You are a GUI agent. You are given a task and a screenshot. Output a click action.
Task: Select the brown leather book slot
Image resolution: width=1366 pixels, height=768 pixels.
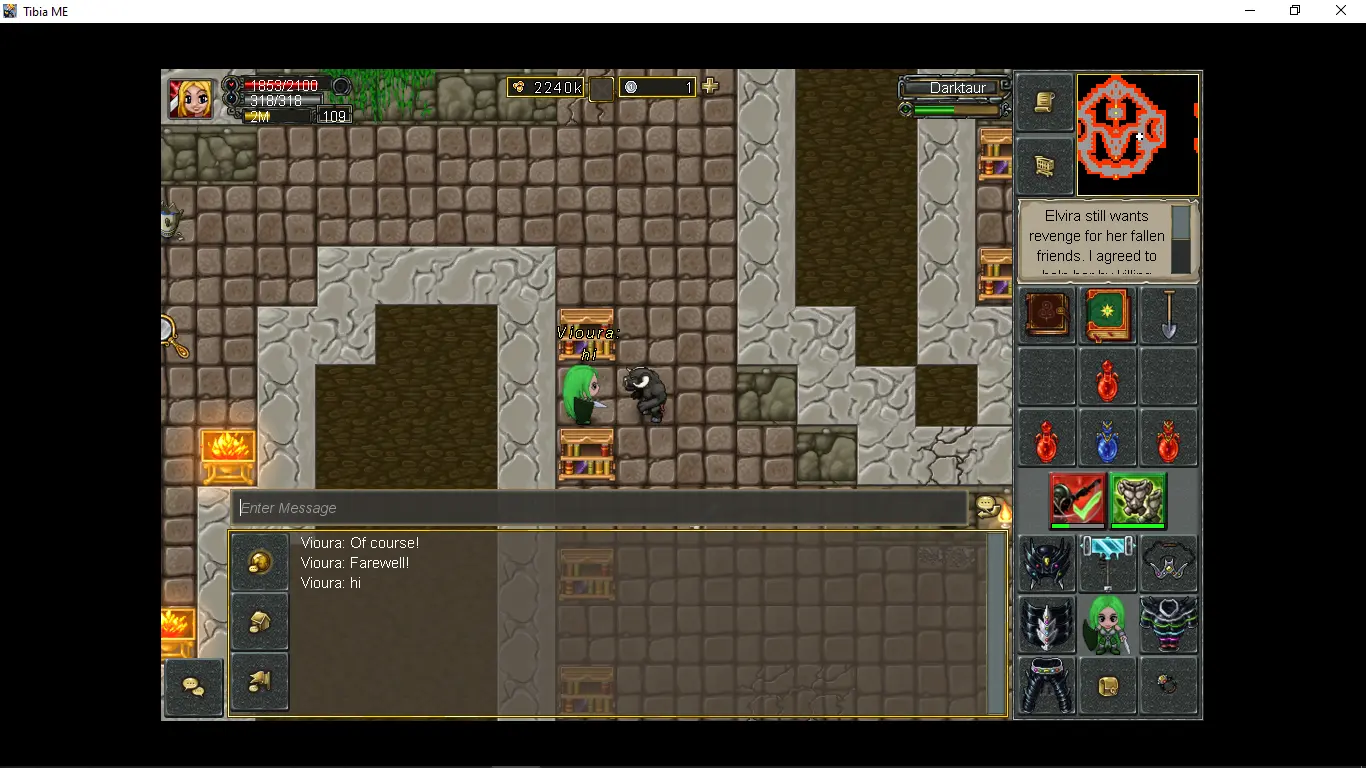[1046, 316]
